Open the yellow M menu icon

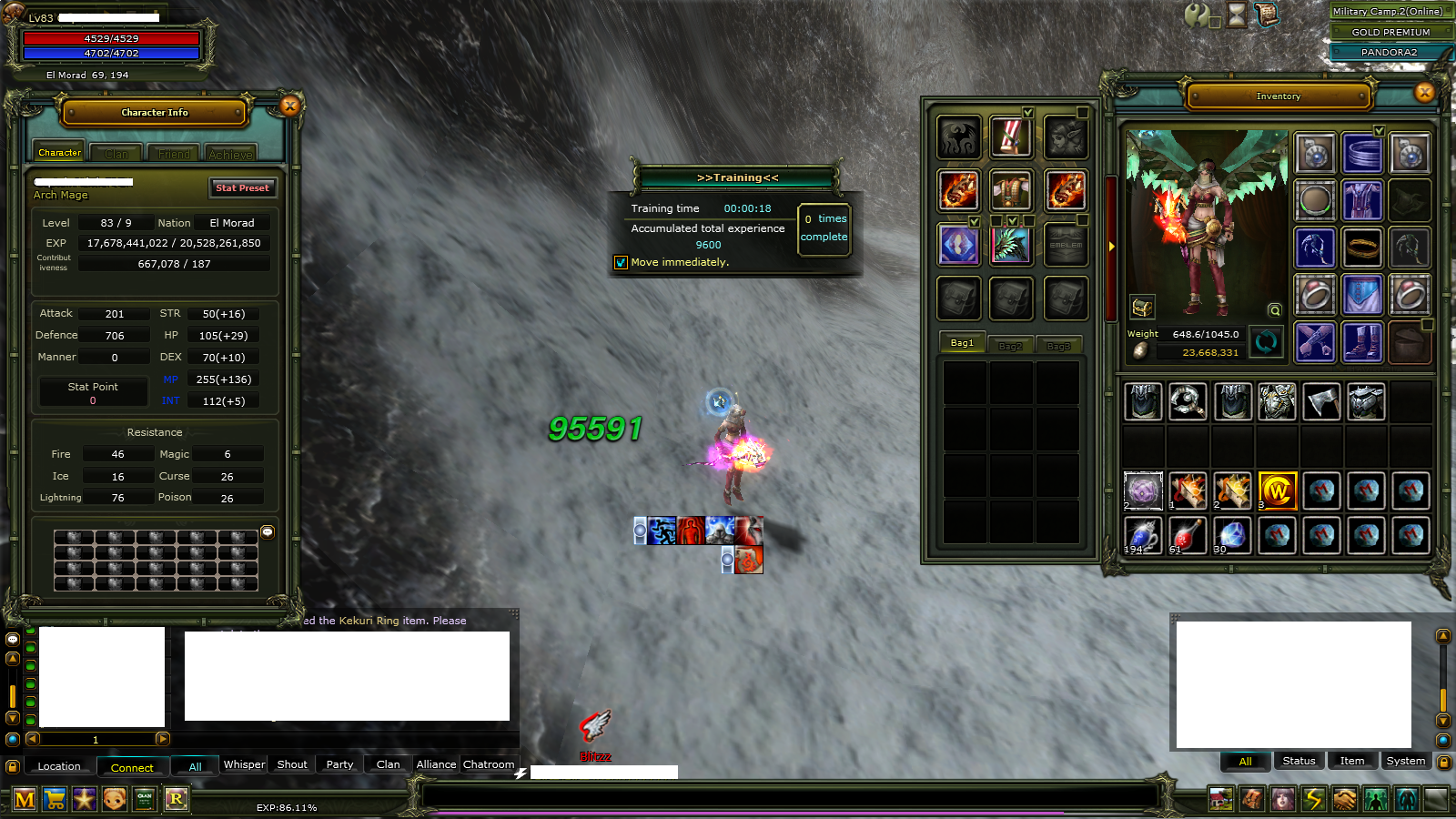[25, 800]
